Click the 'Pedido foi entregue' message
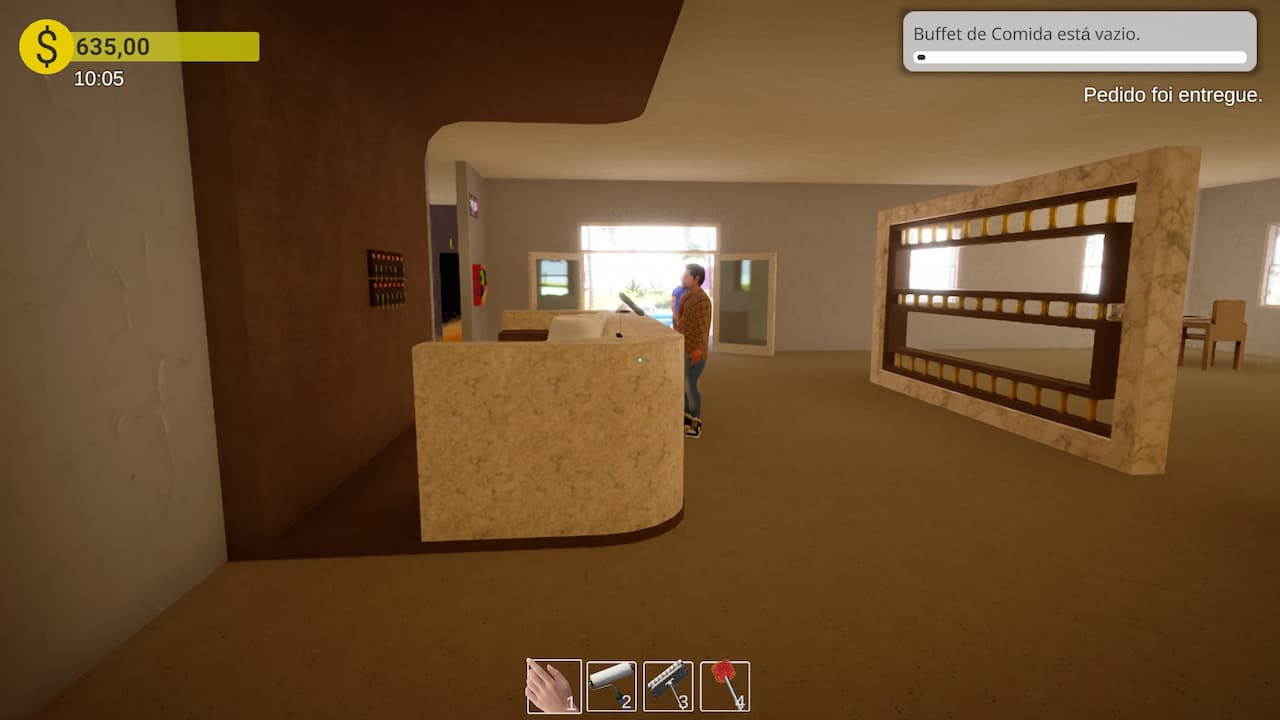 coord(1172,95)
